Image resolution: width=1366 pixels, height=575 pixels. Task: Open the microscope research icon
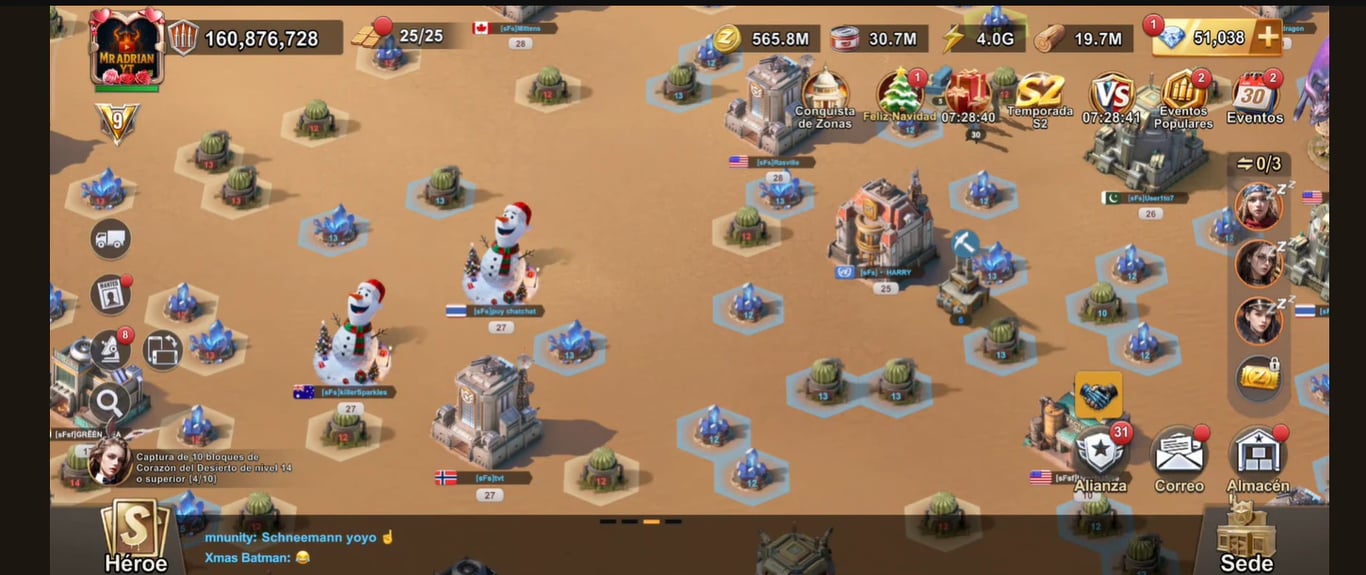click(110, 350)
